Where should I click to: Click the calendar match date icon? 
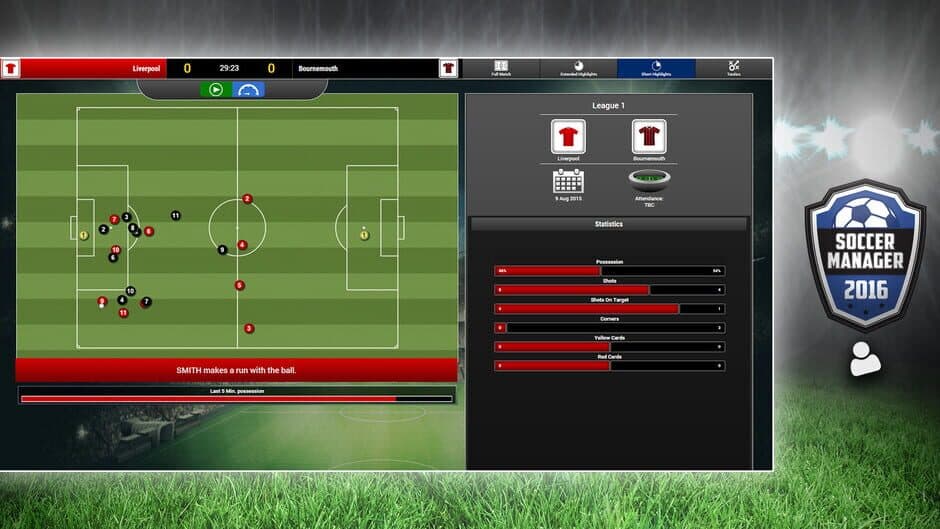point(568,182)
